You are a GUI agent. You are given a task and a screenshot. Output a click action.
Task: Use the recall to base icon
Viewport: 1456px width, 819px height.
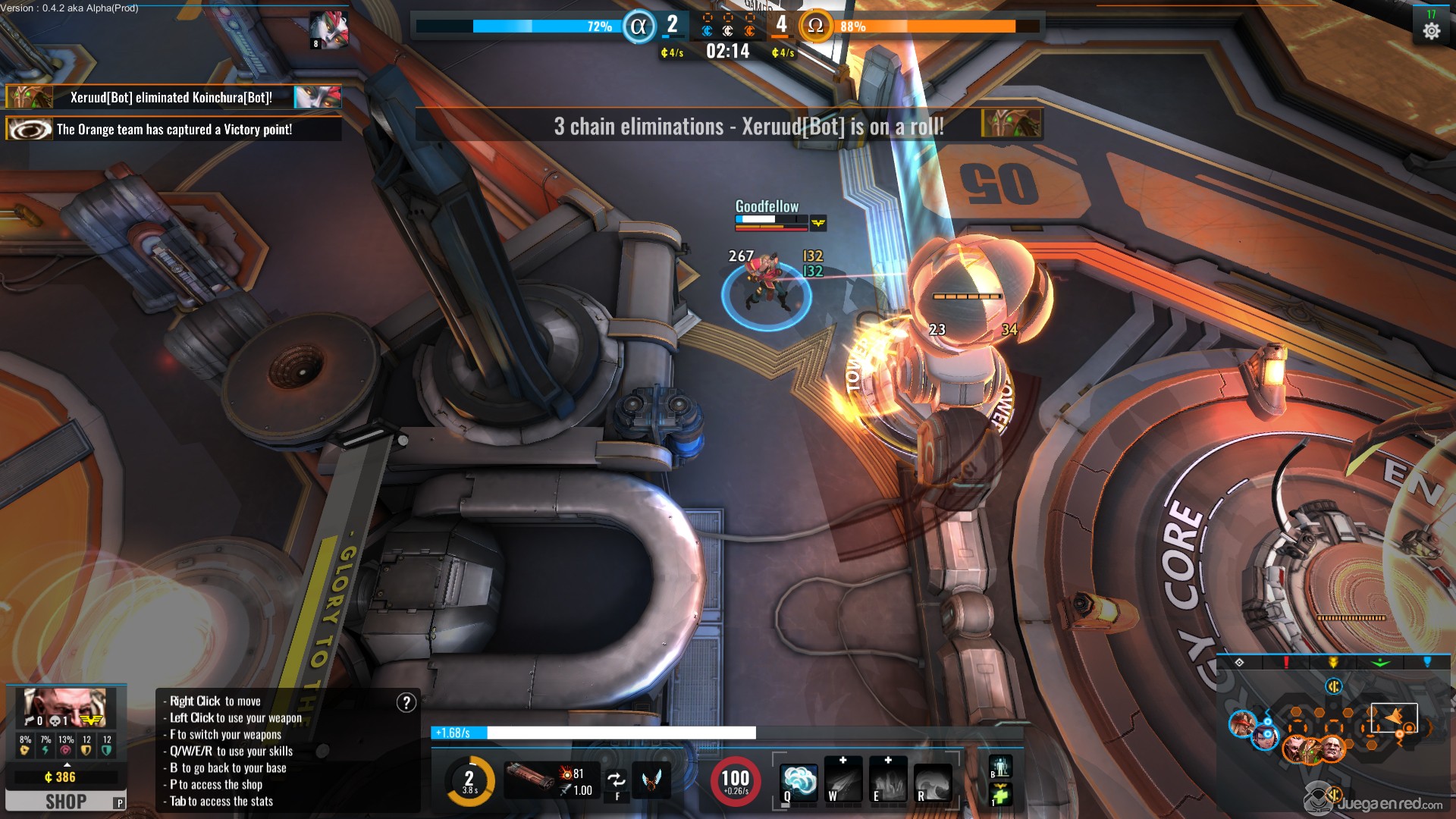click(x=1000, y=766)
